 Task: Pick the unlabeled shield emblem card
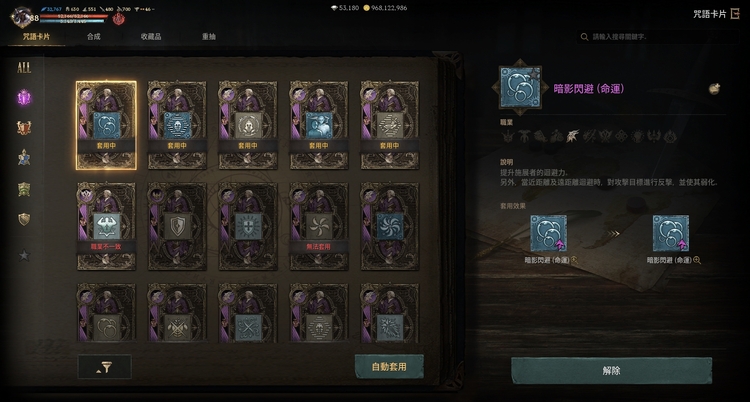coord(177,225)
